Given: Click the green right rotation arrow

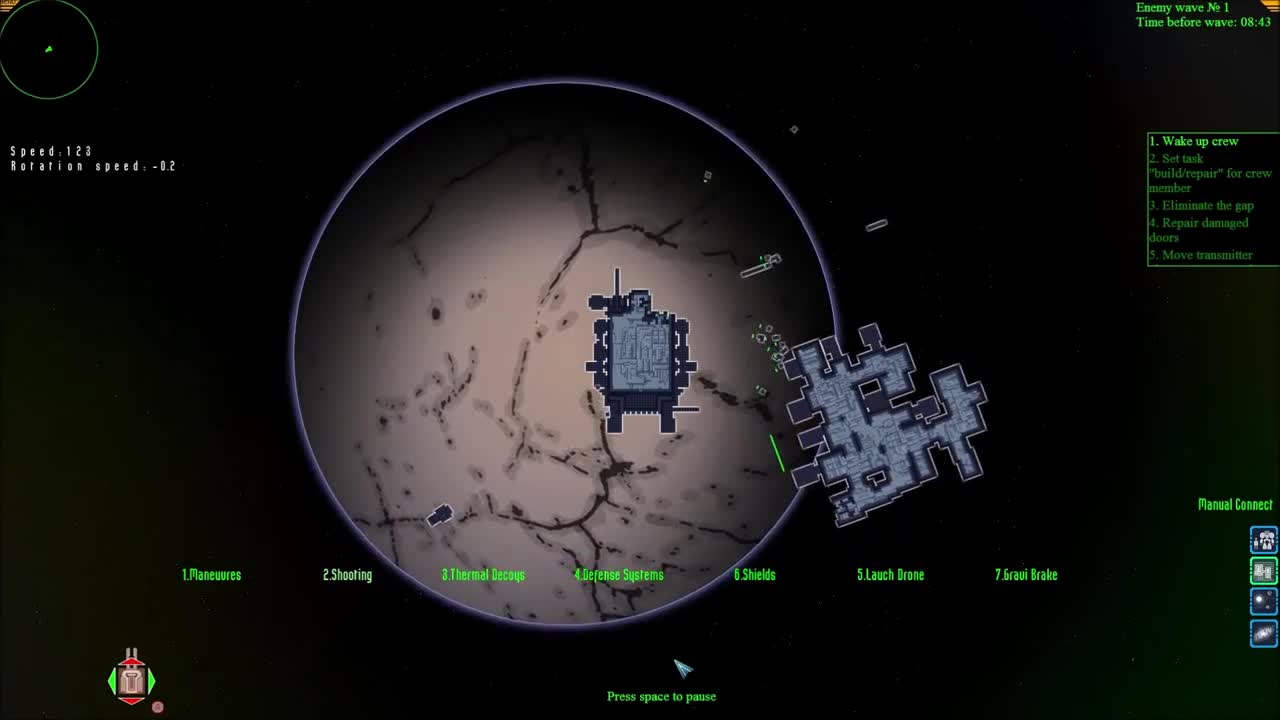Looking at the screenshot, I should [x=152, y=681].
